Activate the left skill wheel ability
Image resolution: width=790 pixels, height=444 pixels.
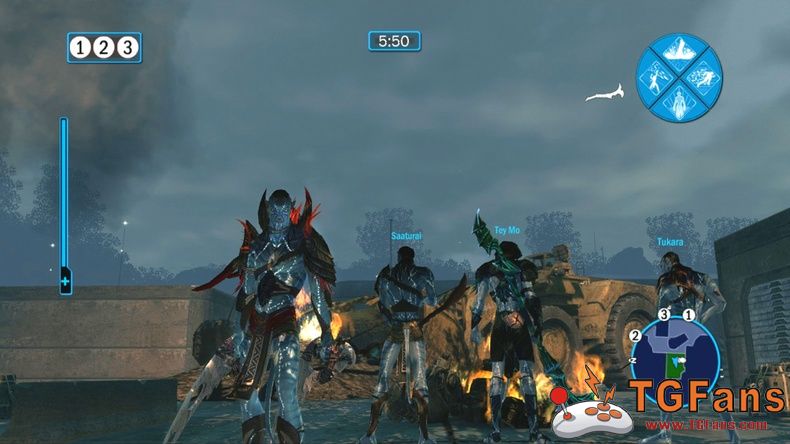point(654,77)
